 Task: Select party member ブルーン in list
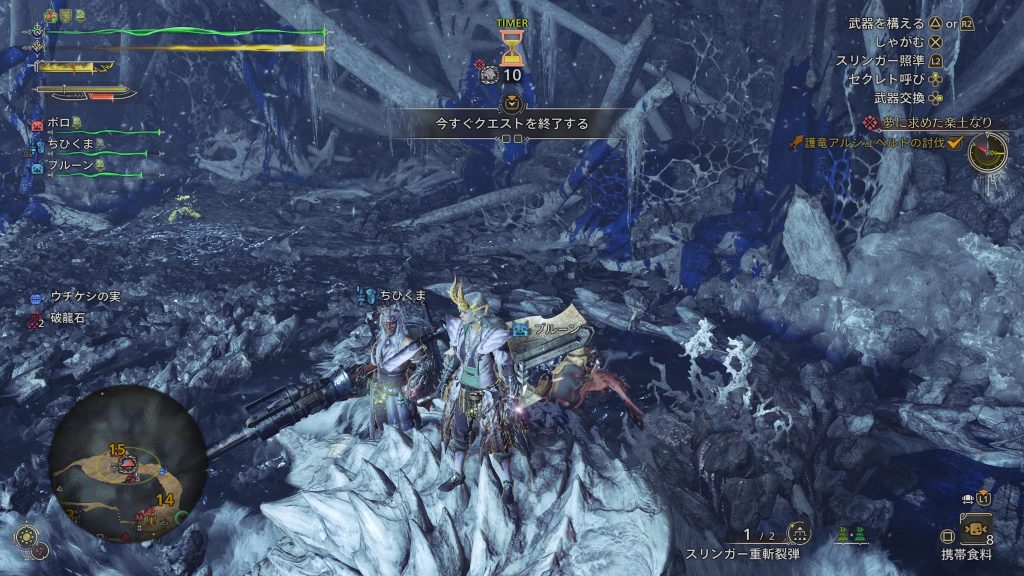tap(70, 166)
